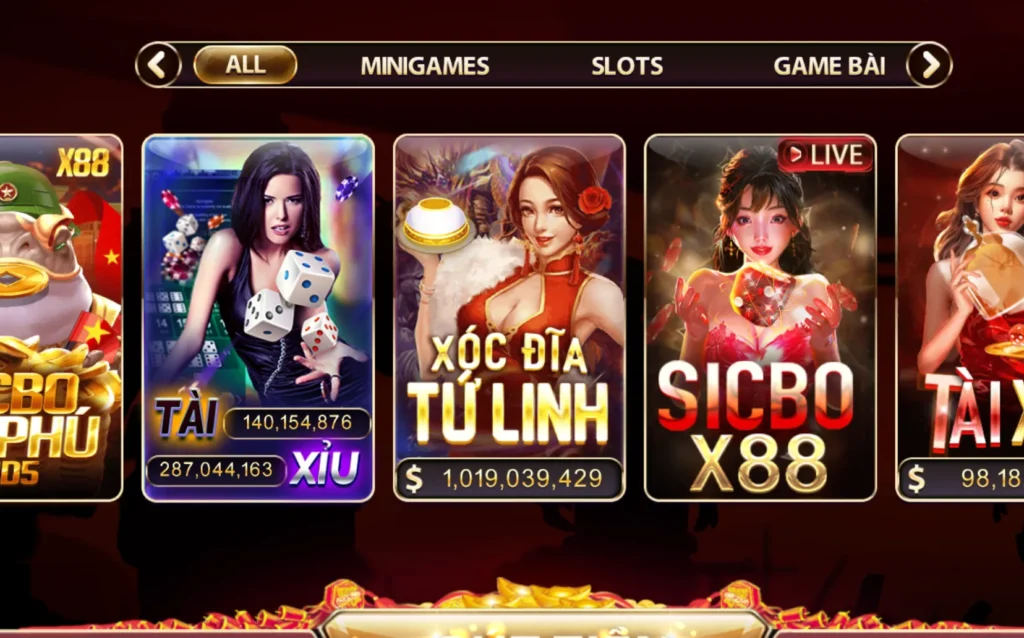Click the right arrow of the category bar

[929, 65]
